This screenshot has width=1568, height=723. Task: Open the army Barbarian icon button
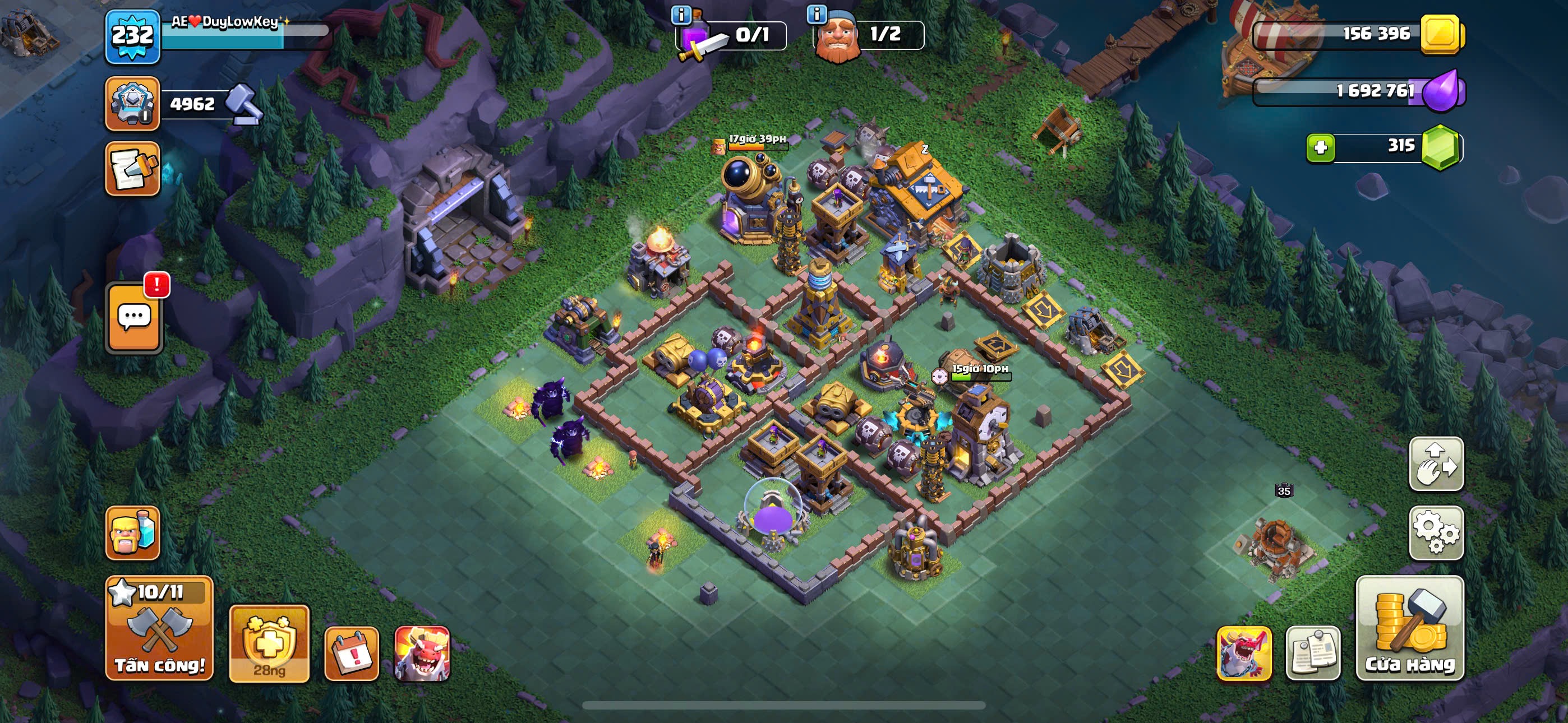point(132,532)
